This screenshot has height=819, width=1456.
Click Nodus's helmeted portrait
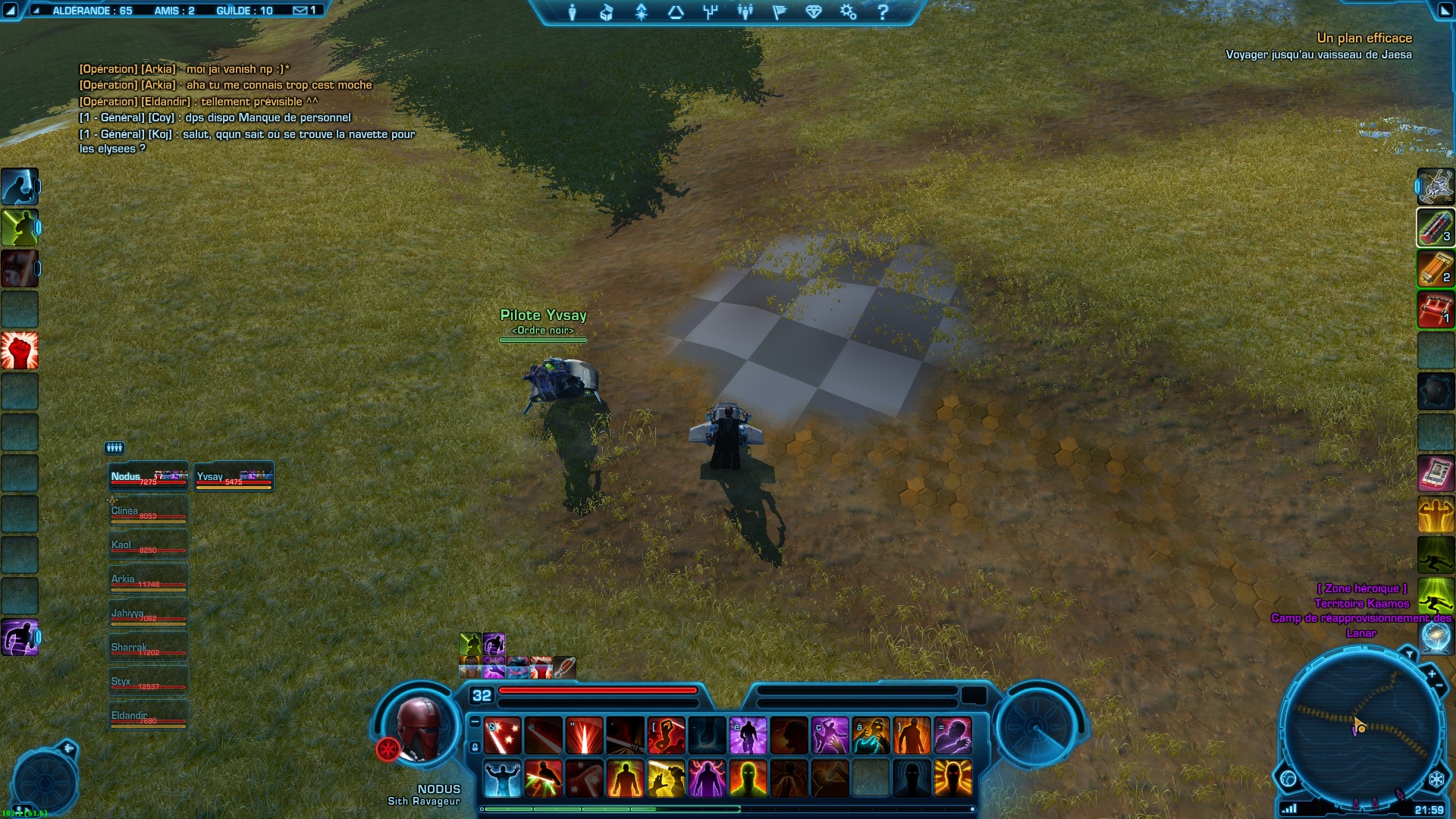[x=419, y=729]
